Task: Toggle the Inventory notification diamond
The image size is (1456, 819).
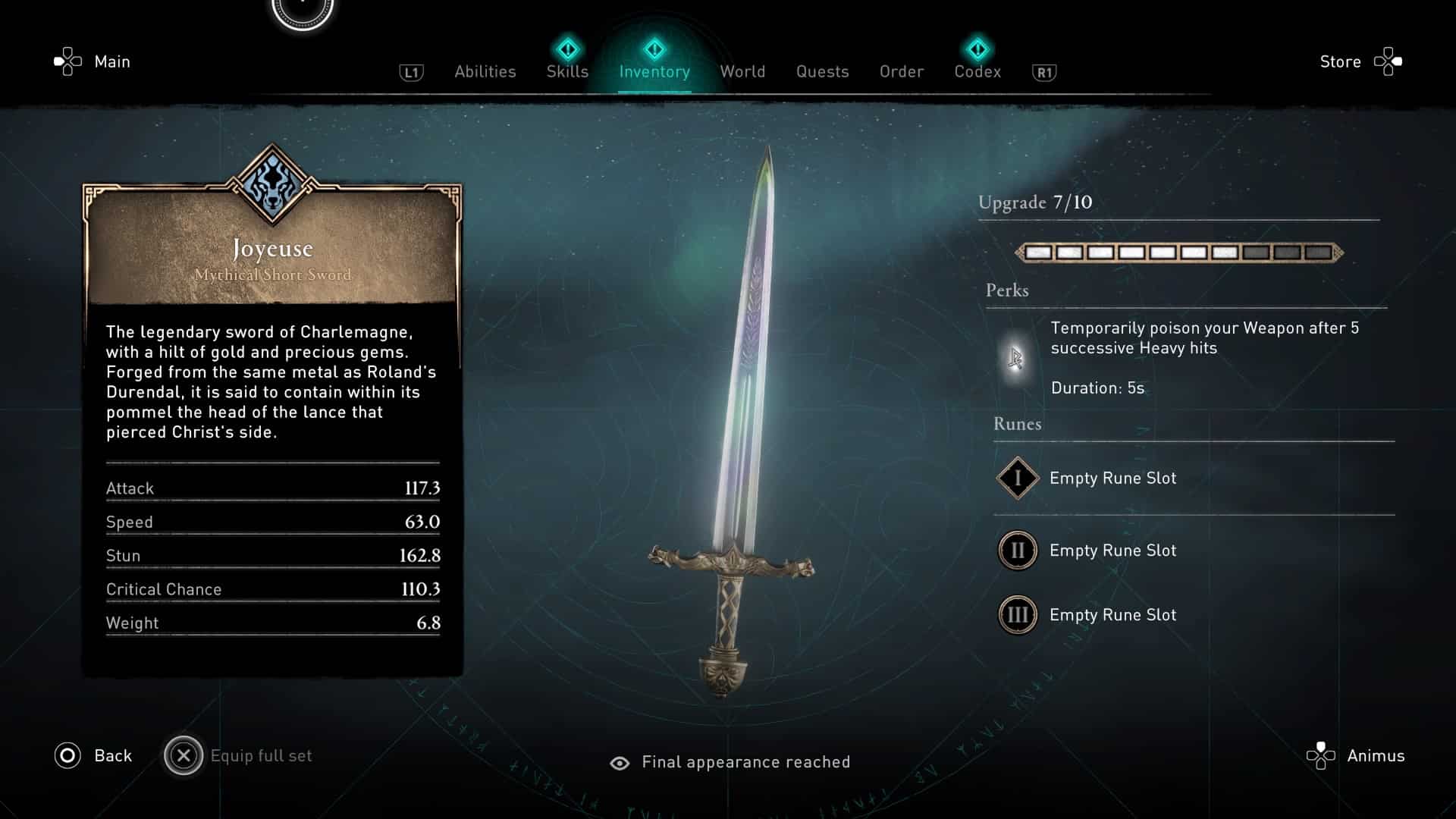Action: pyautogui.click(x=654, y=48)
